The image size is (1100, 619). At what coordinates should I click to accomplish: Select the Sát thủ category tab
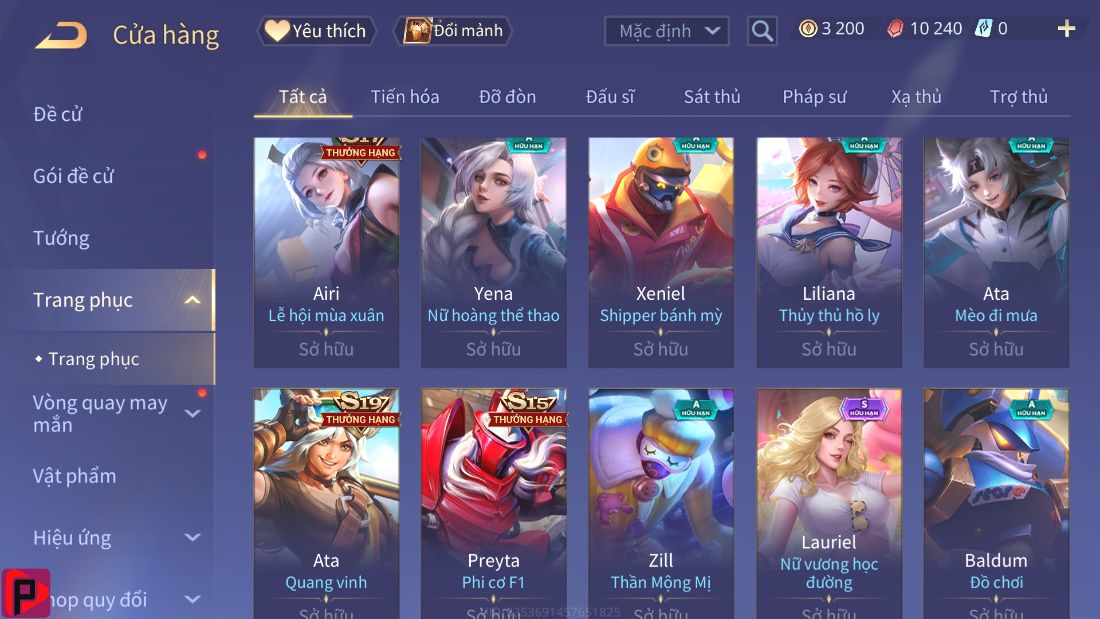coord(712,97)
